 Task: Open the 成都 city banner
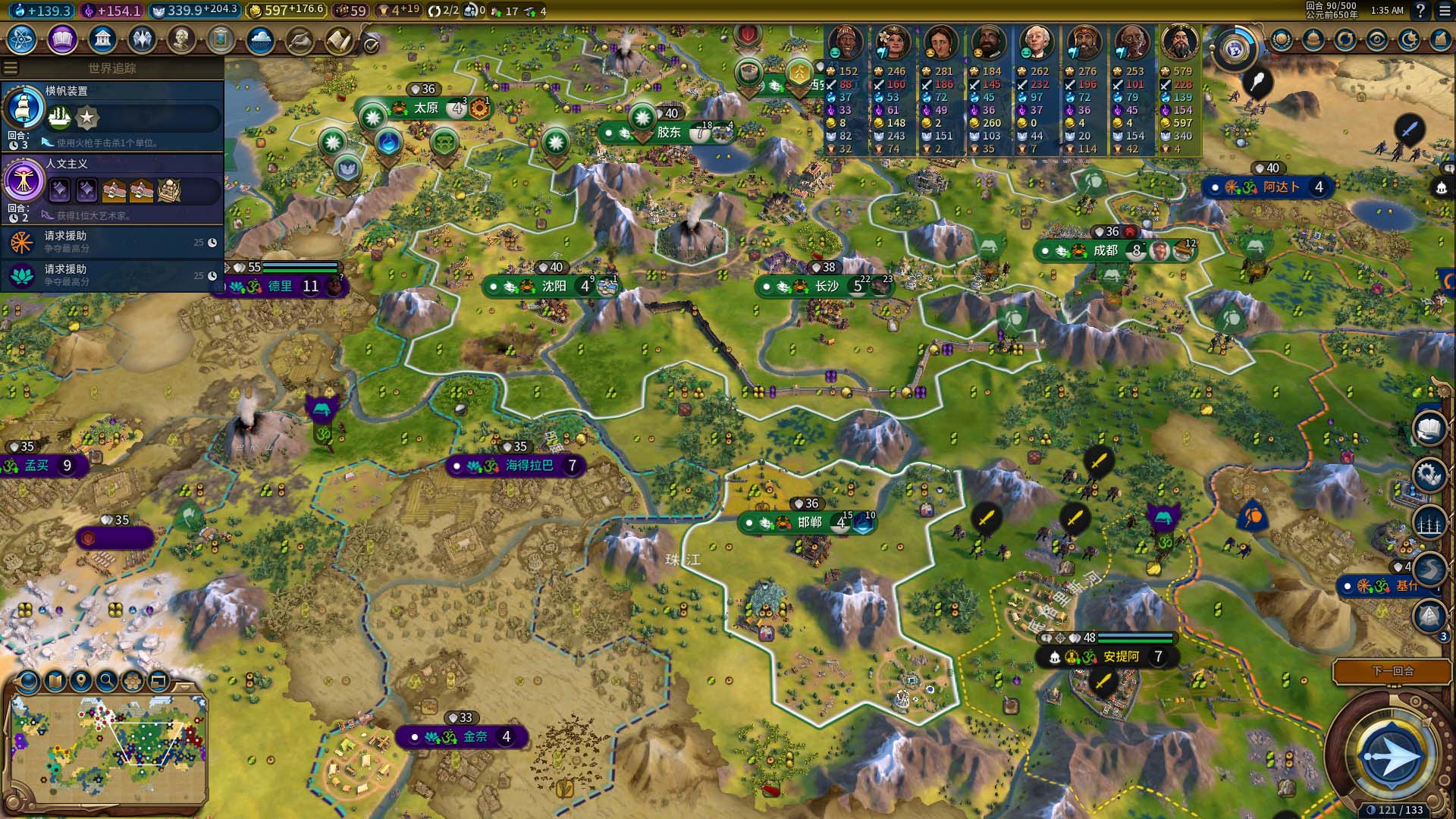pos(1105,251)
